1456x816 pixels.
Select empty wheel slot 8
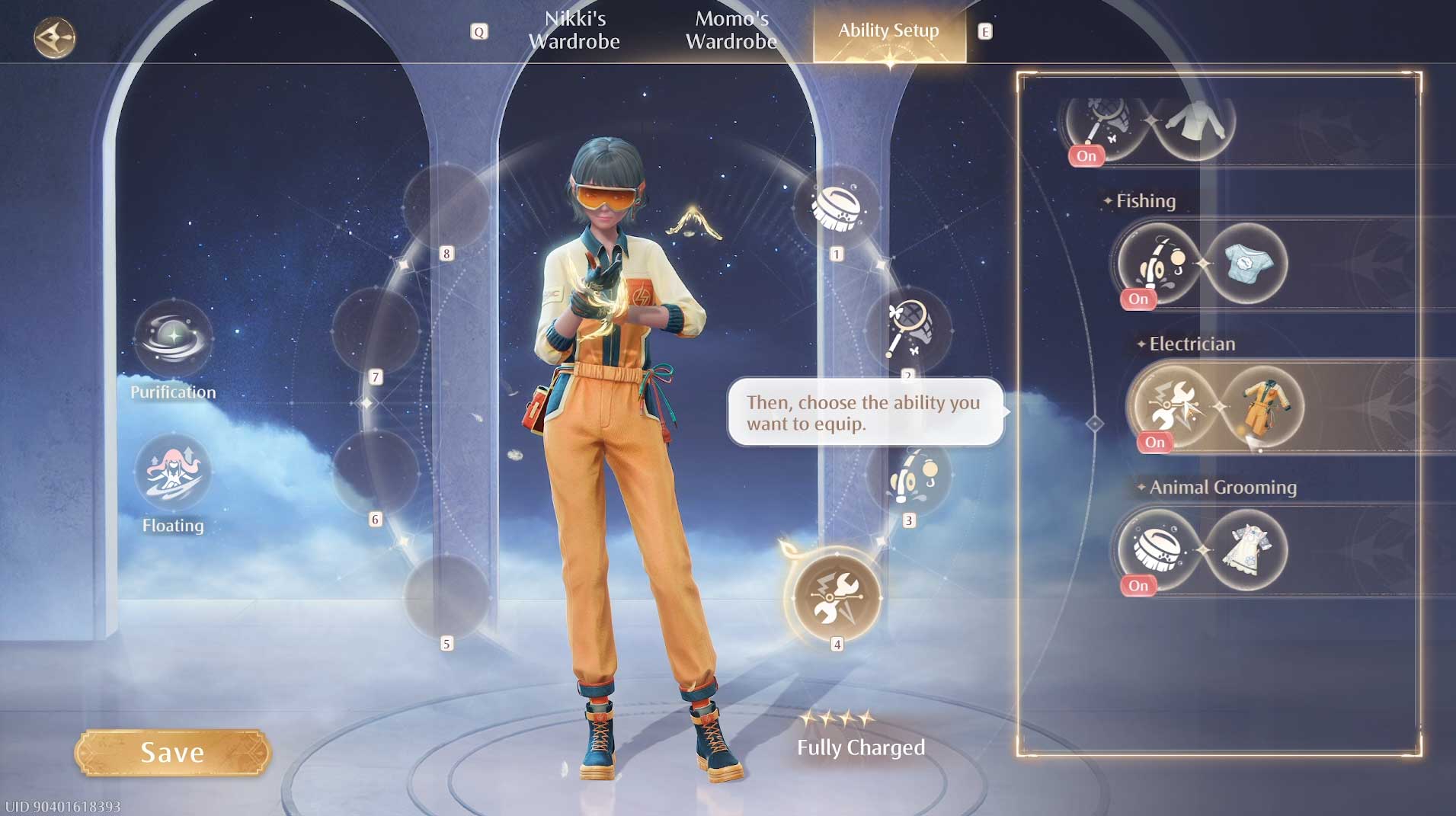coord(446,206)
